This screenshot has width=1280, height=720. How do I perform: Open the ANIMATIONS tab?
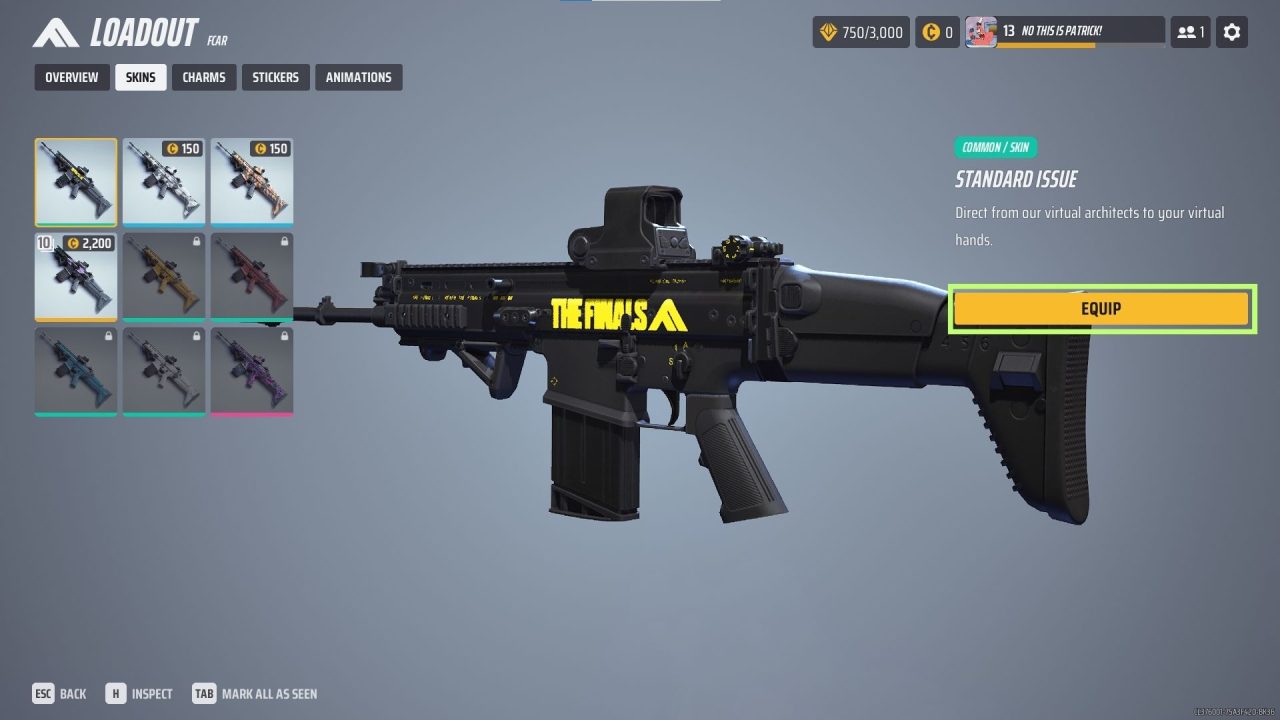point(358,77)
